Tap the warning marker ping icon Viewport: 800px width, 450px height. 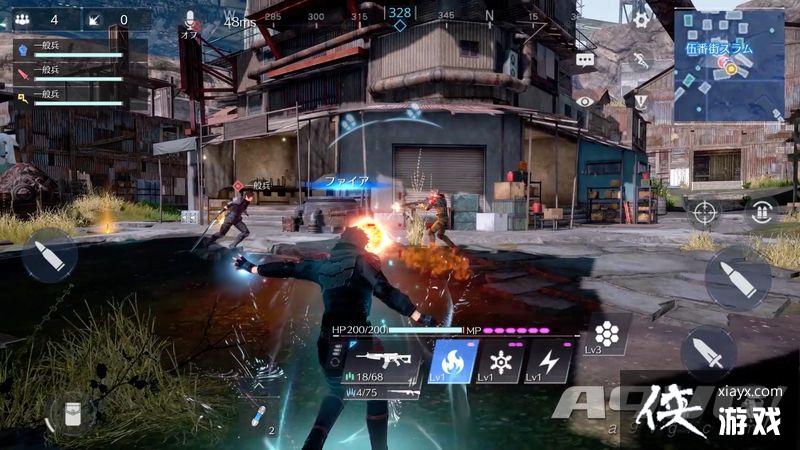(641, 101)
